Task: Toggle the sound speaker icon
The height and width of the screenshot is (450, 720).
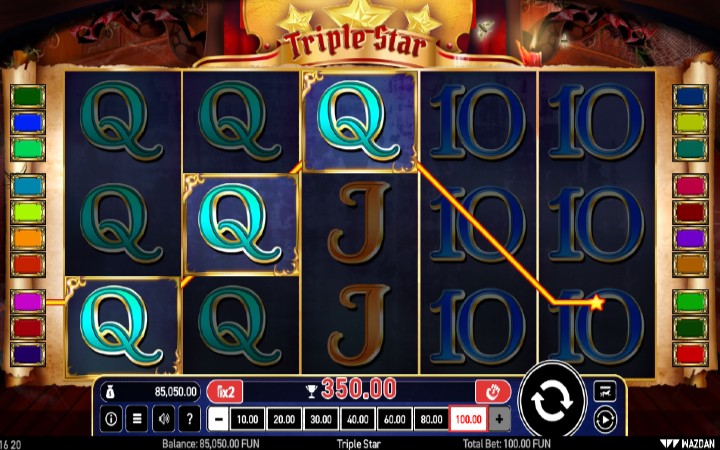Action: click(163, 419)
